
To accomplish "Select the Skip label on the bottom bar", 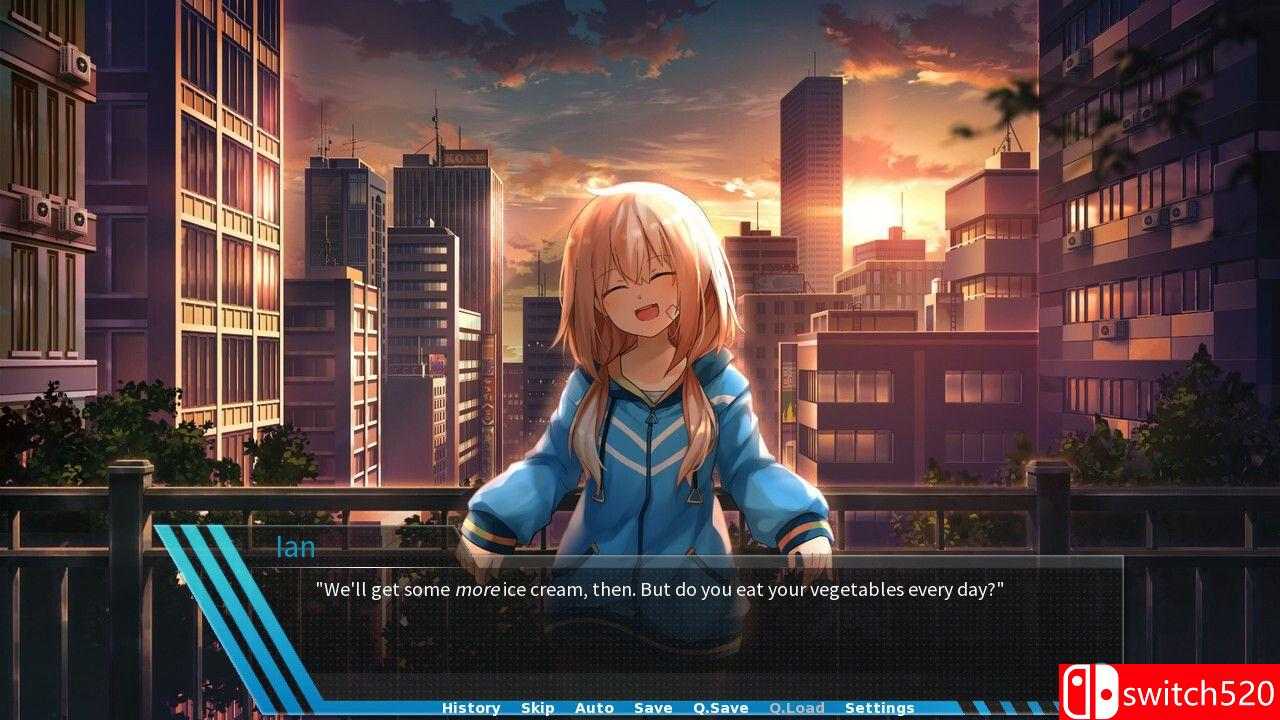I will click(x=537, y=707).
